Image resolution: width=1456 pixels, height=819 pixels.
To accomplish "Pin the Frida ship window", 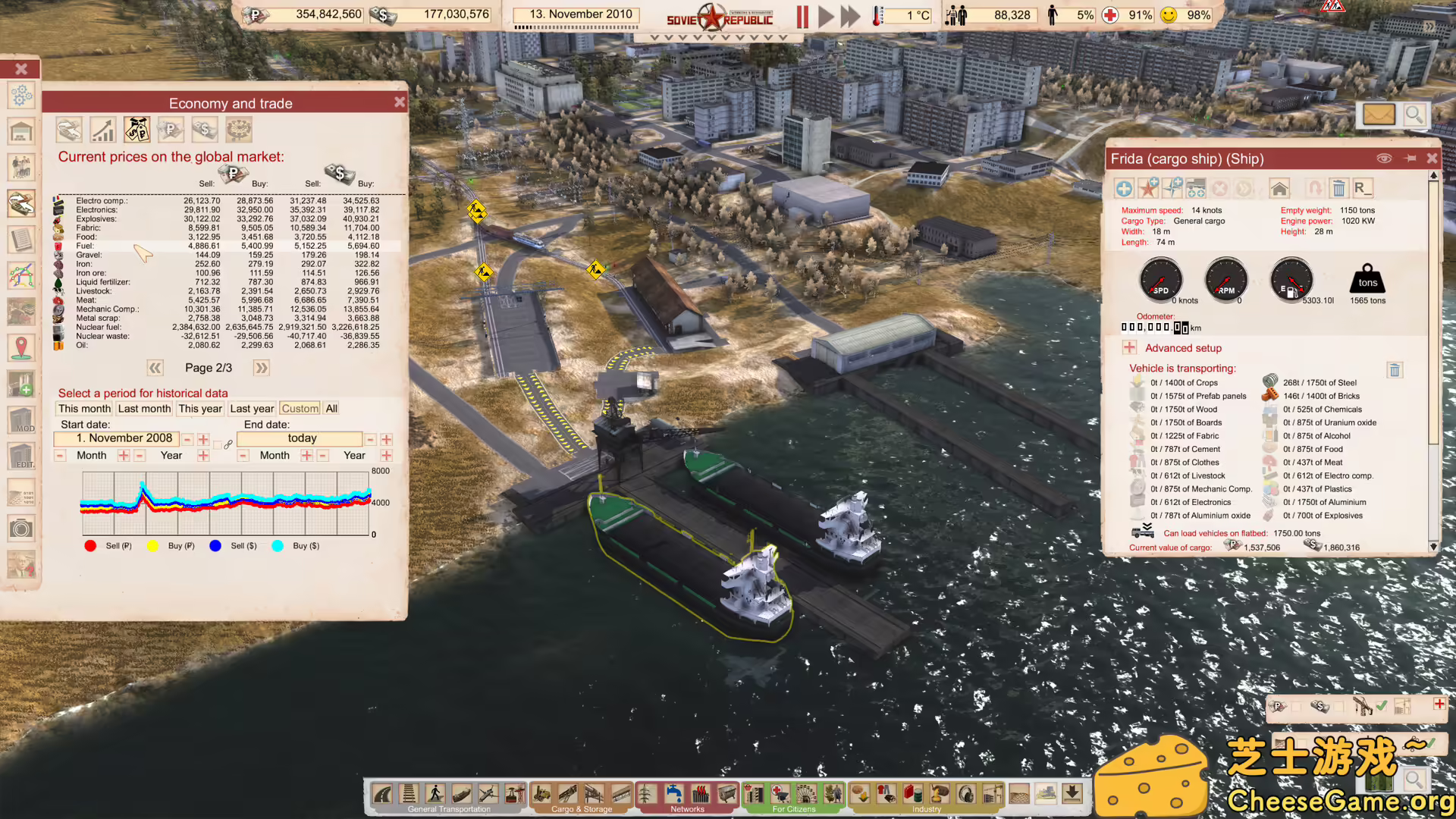I will tap(1410, 158).
